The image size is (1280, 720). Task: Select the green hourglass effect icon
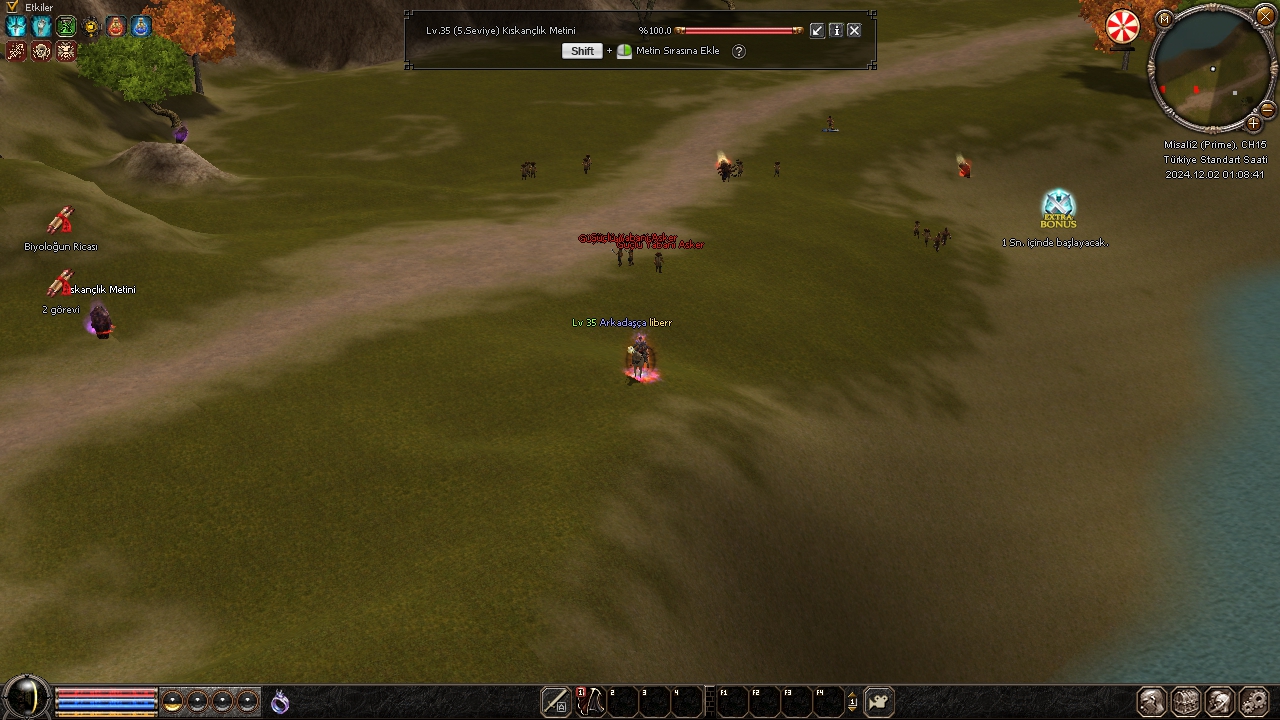coord(66,27)
